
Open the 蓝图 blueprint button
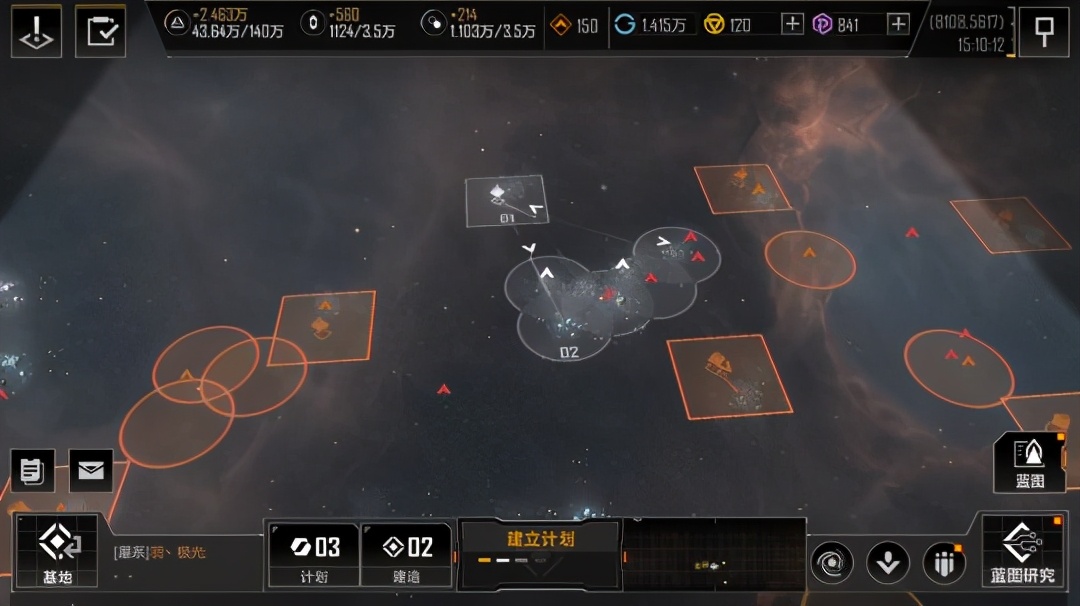coord(1029,463)
